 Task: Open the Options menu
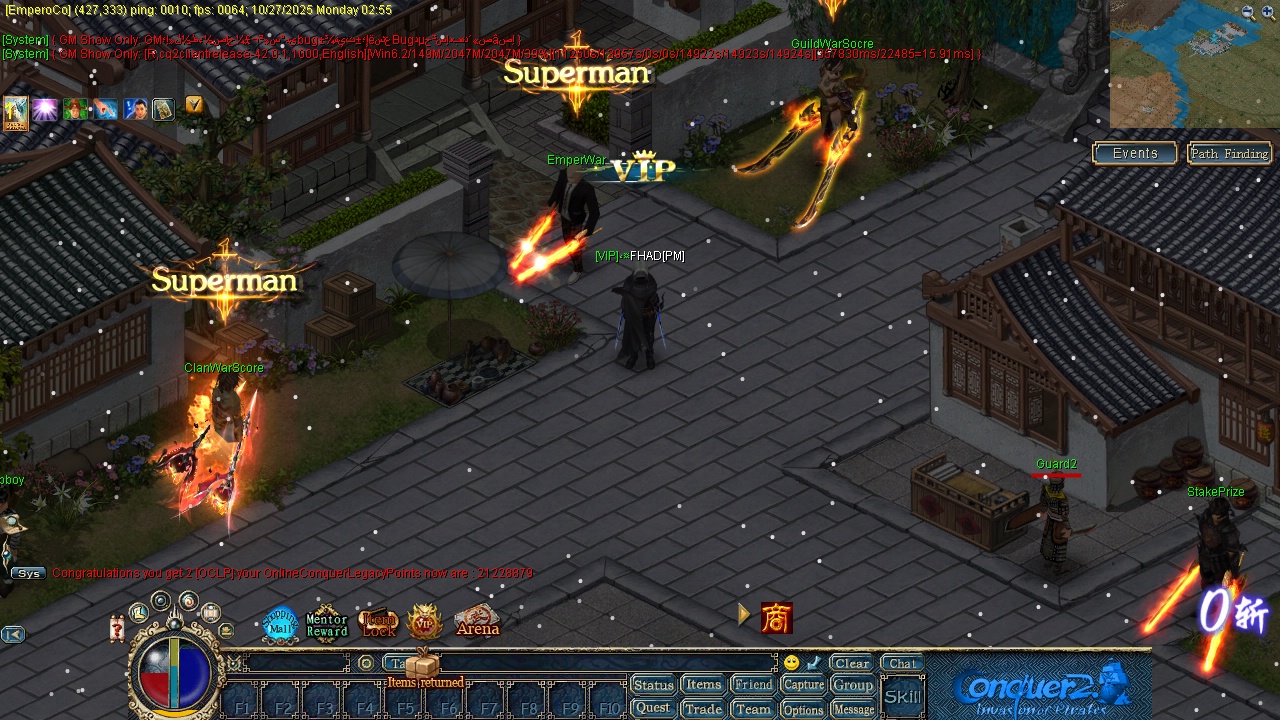[803, 707]
